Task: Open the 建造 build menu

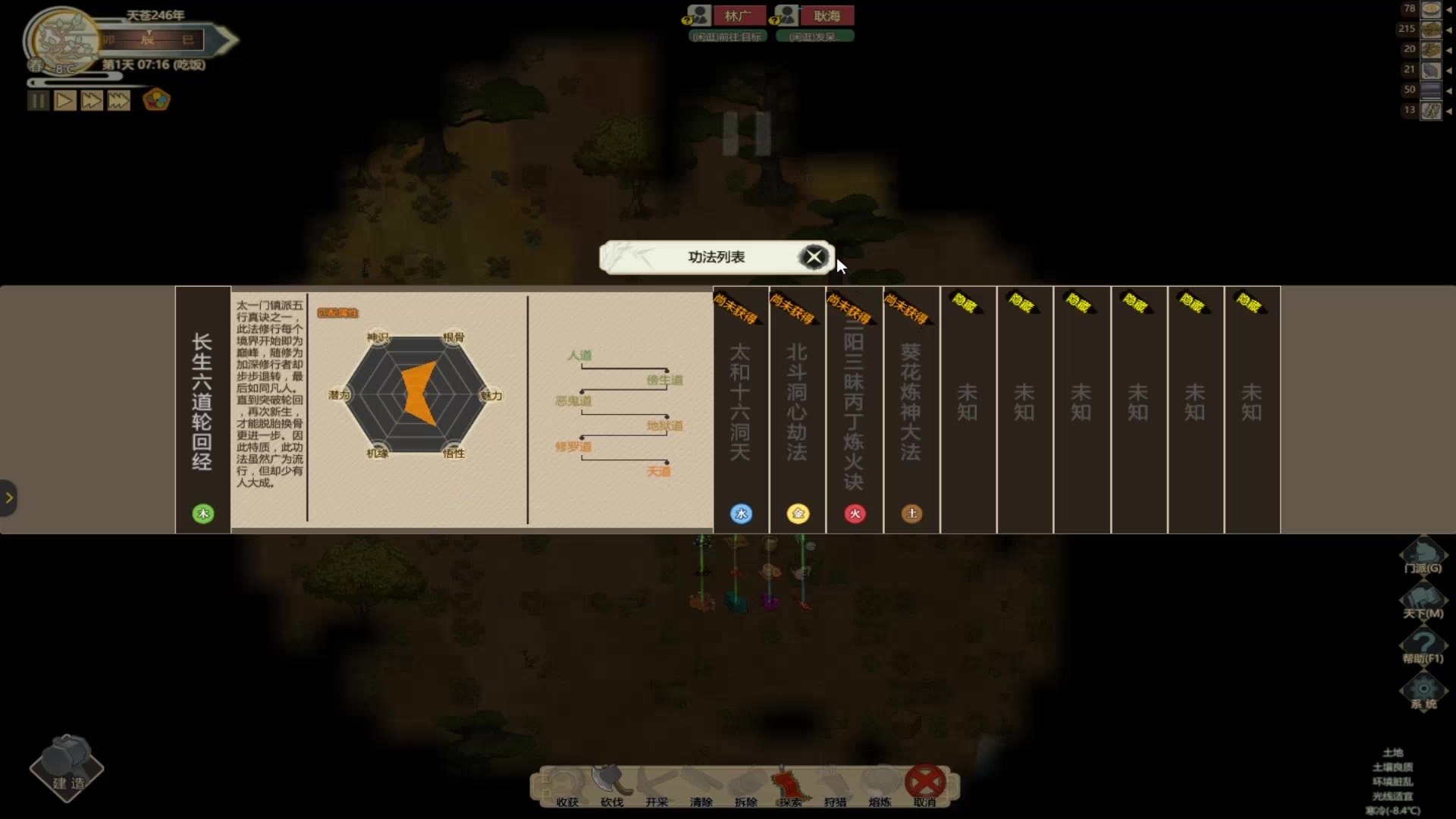Action: 67,767
